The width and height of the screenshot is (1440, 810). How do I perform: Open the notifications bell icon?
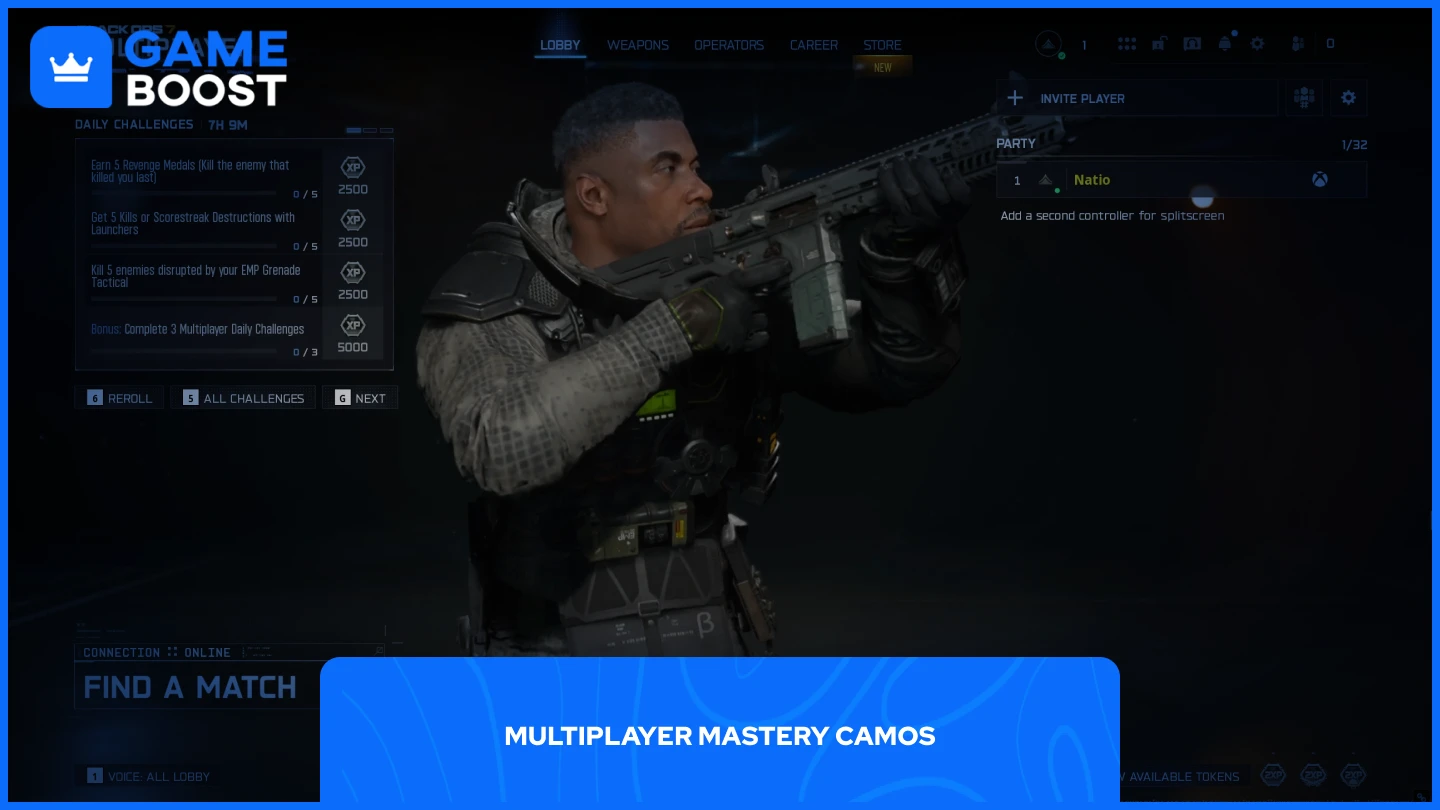click(x=1225, y=44)
